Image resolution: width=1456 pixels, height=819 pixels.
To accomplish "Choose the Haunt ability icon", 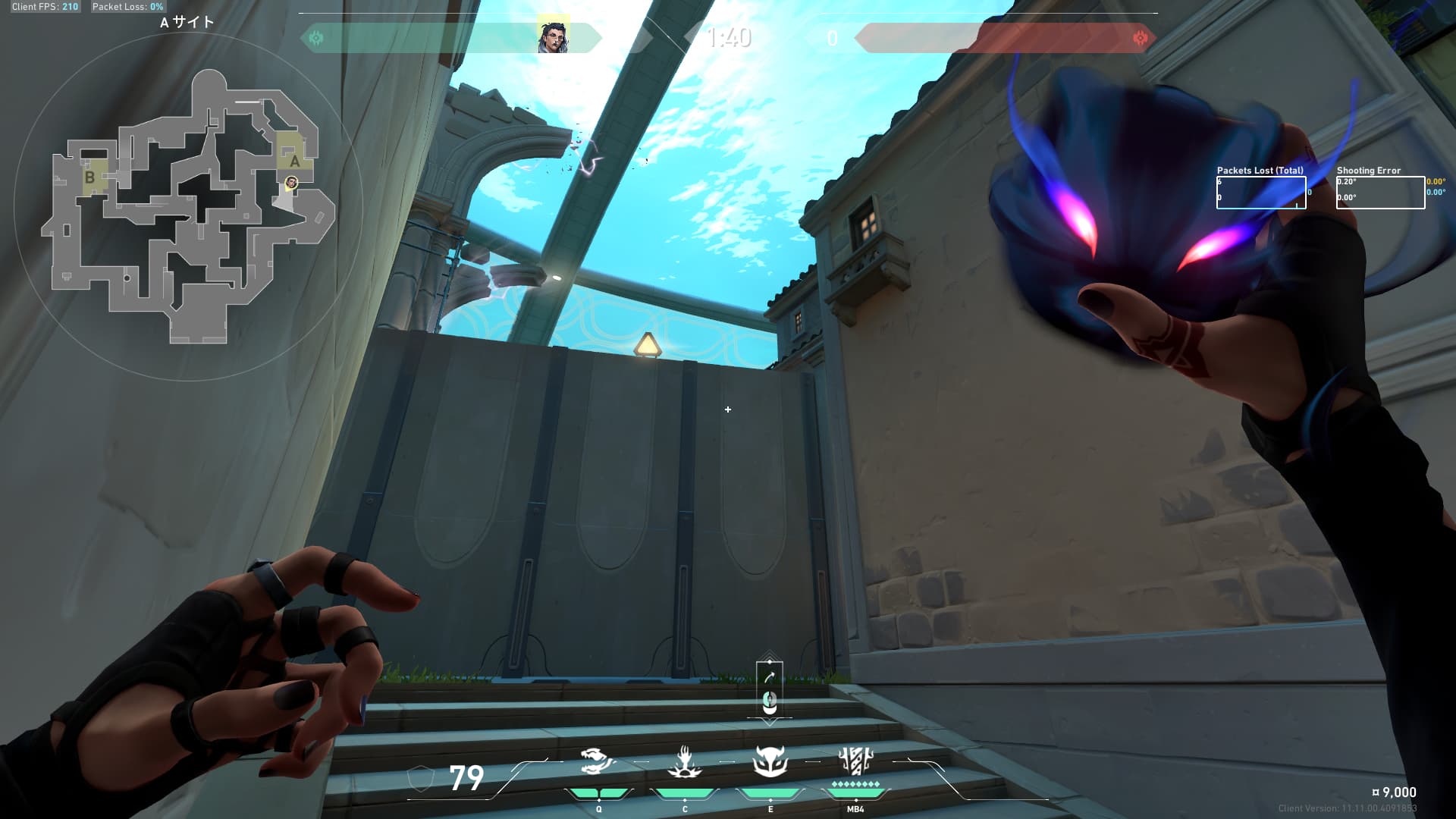I will pos(770,762).
